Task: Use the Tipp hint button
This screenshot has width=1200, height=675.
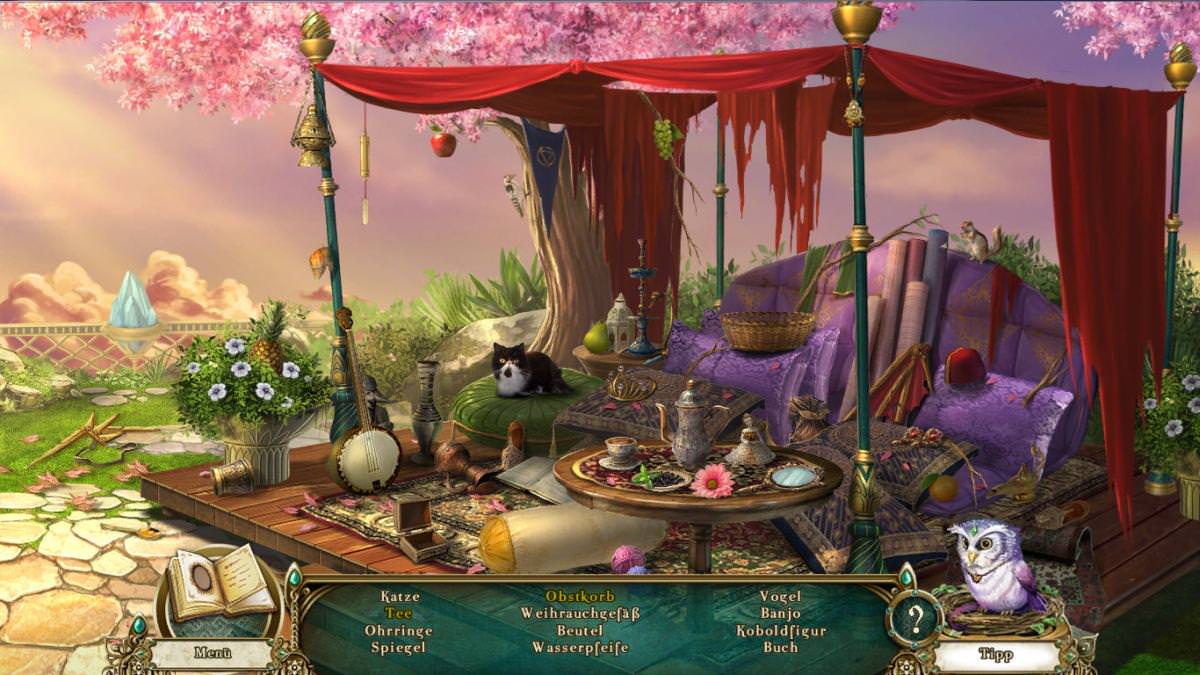Action: coord(988,655)
